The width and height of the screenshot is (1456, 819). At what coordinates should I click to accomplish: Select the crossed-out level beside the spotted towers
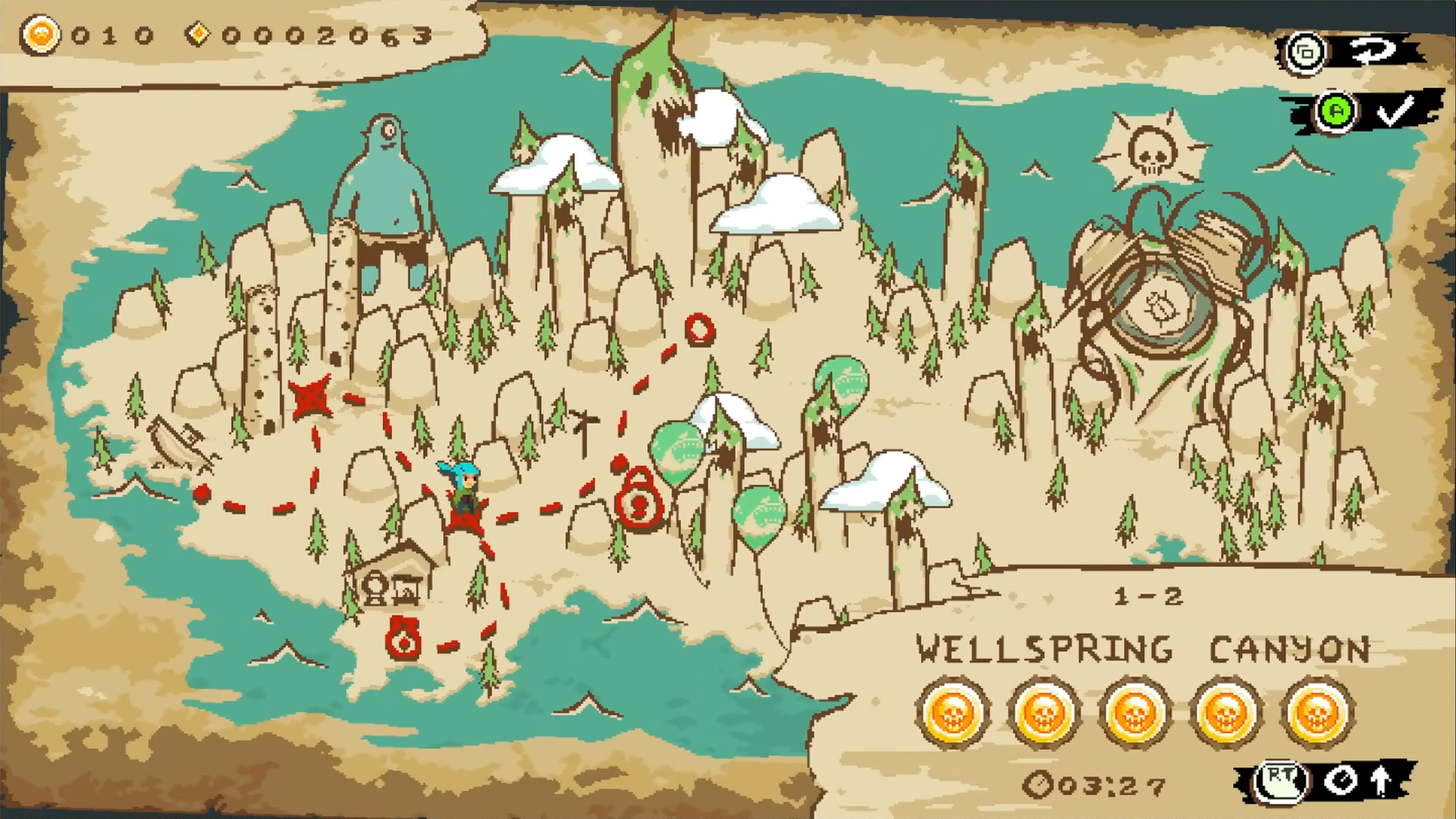pos(310,397)
